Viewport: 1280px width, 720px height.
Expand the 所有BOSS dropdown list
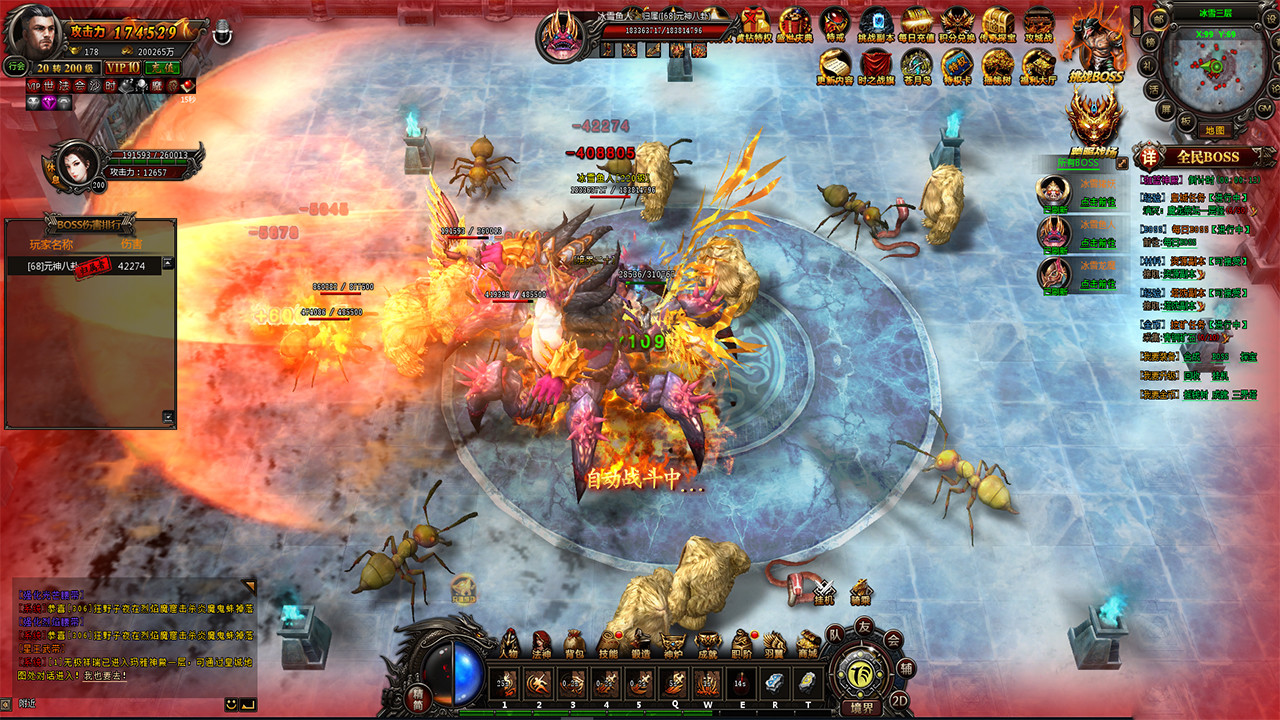(1078, 163)
